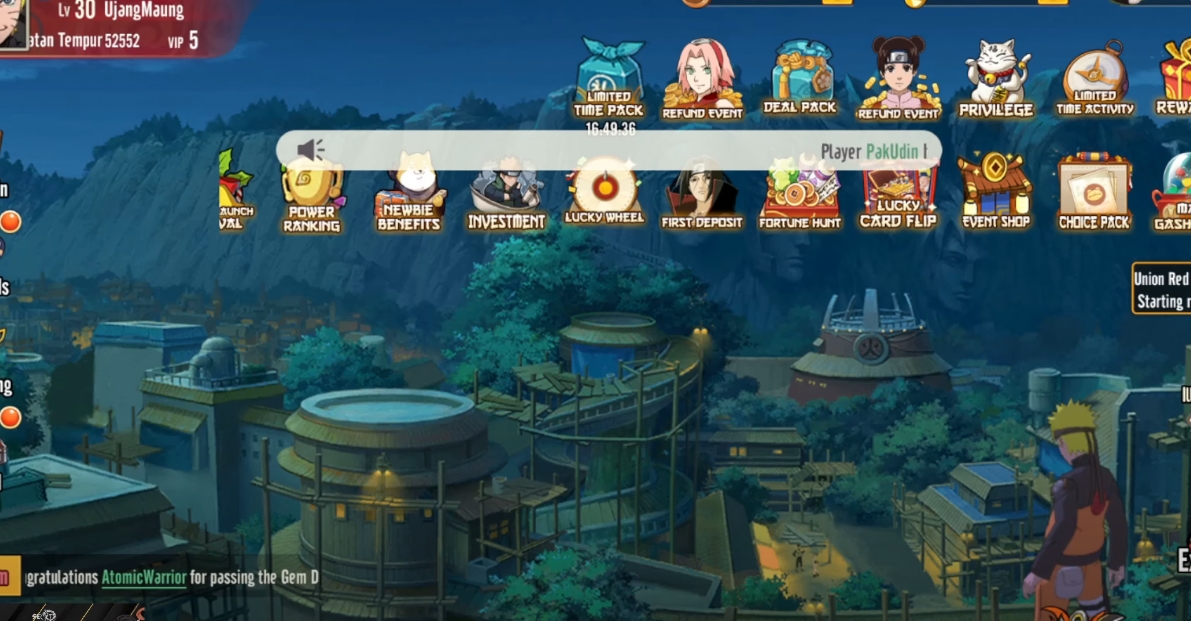
Task: Click the AtomicWarrior name in chat
Action: pyautogui.click(x=144, y=578)
